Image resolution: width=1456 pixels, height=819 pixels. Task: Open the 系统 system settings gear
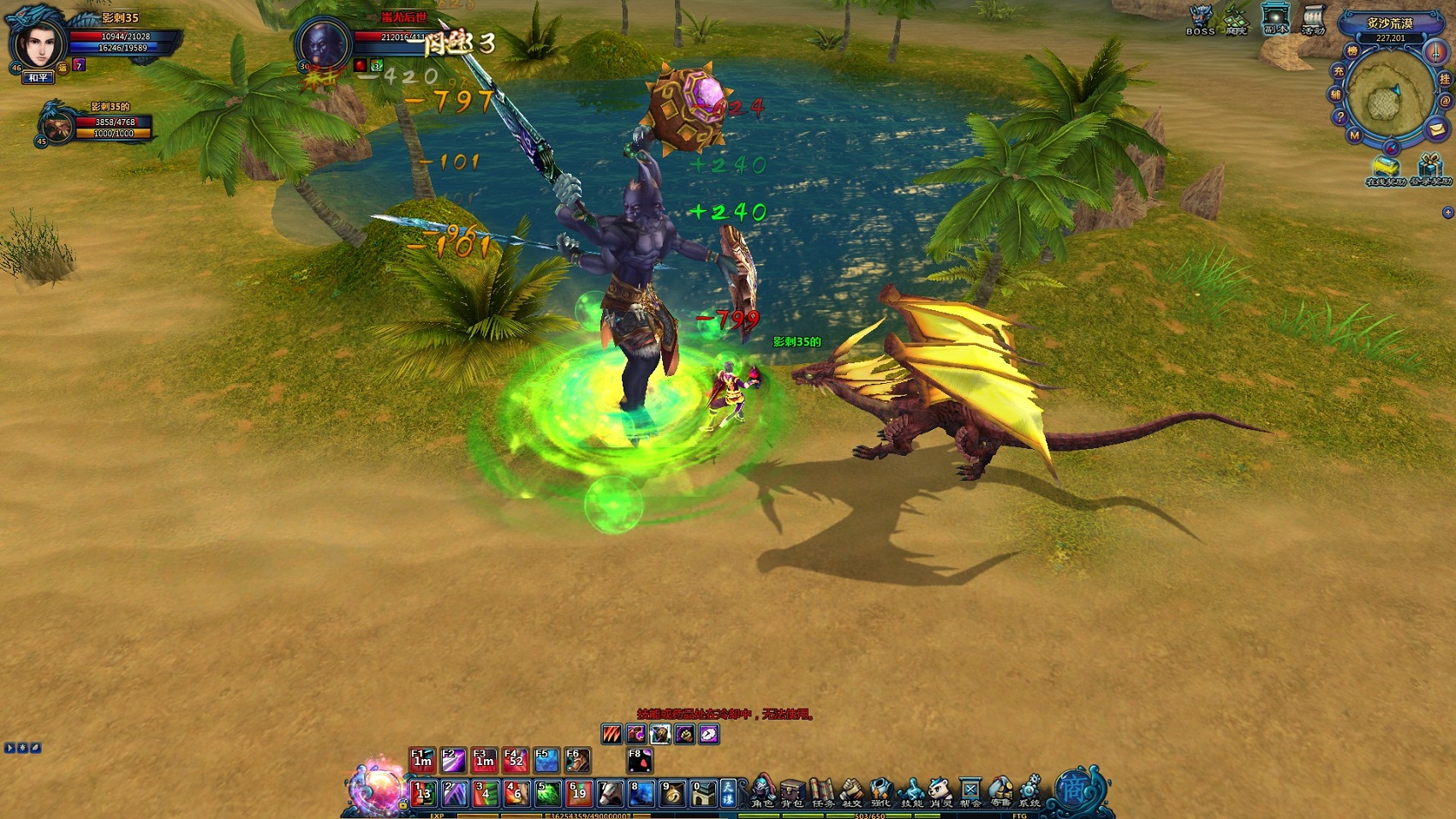click(x=1029, y=790)
